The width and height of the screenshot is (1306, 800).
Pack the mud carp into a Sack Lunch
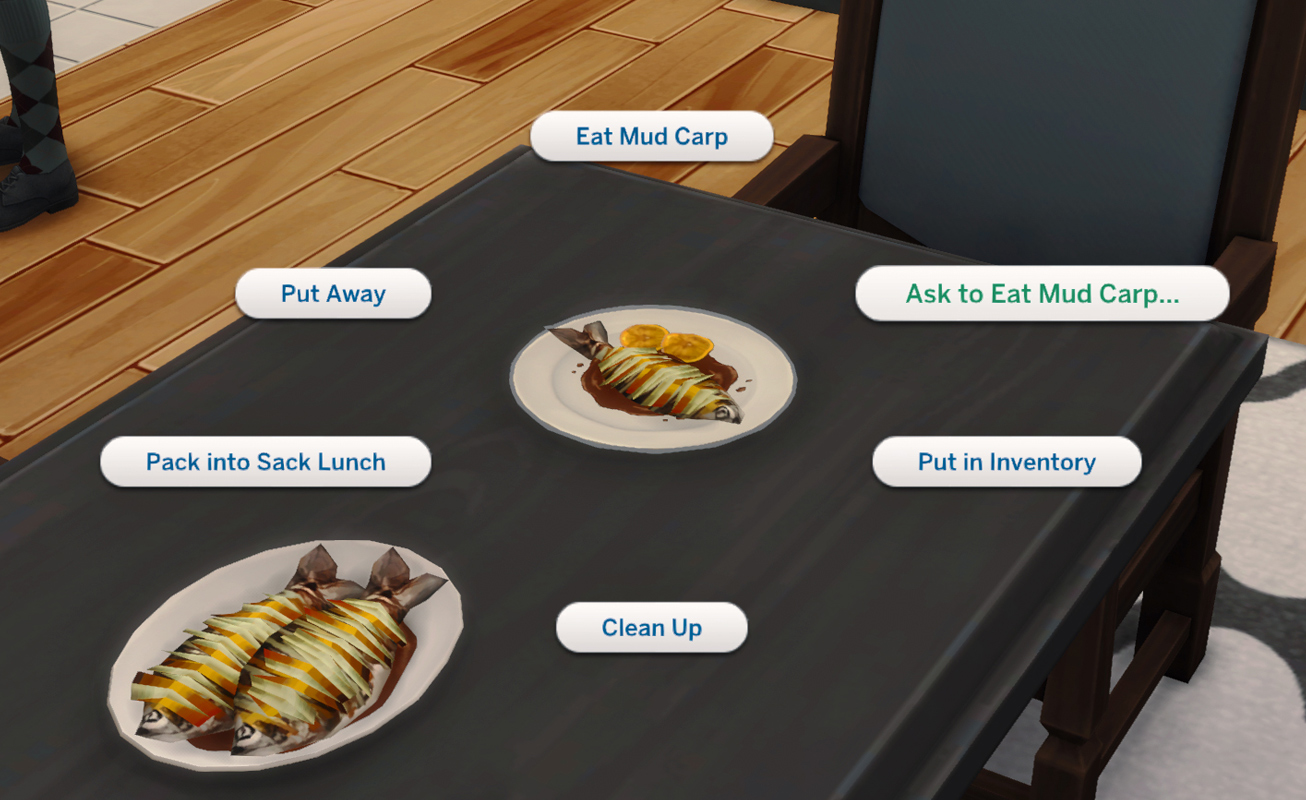click(265, 461)
